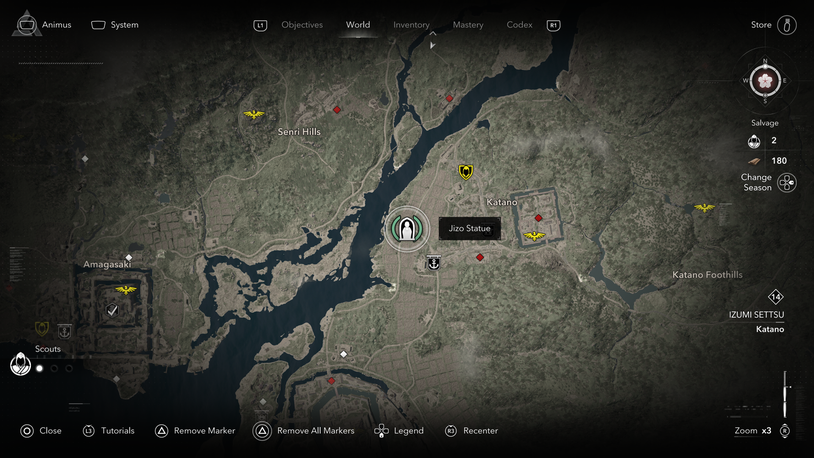Select the World map tab
Screen dimensions: 814x458
(x=357, y=25)
